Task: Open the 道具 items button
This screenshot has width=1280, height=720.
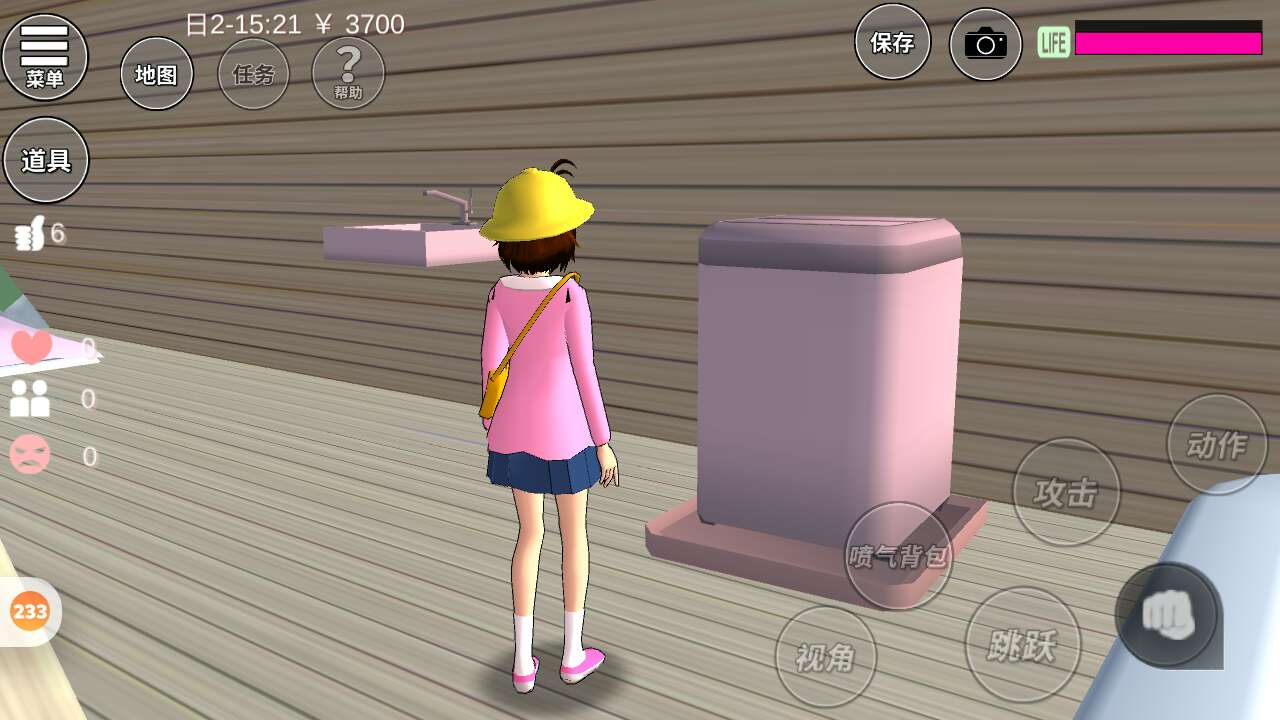Action: point(46,160)
